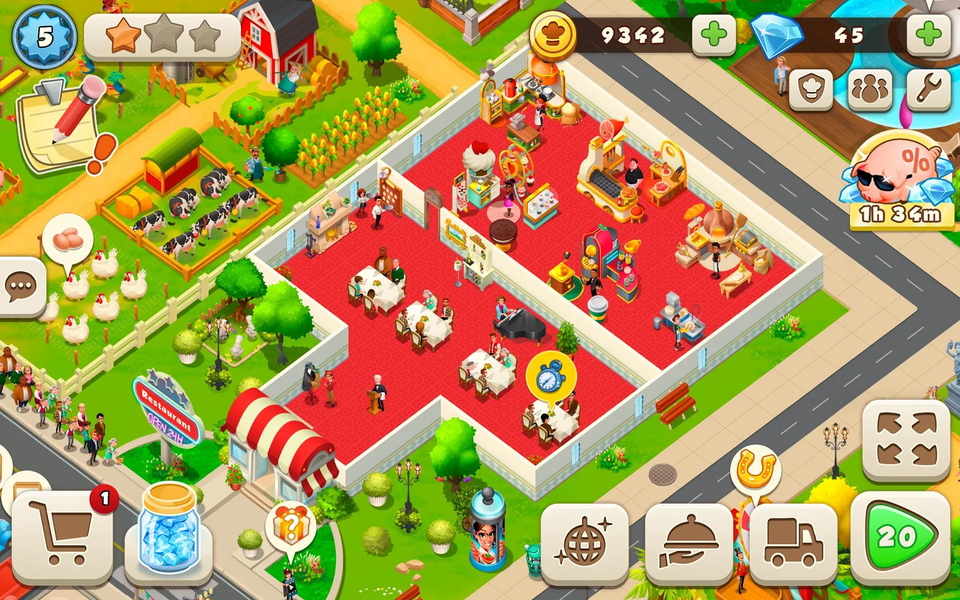Buy more diamonds with the plus button
This screenshot has height=600, width=960.
[x=928, y=36]
